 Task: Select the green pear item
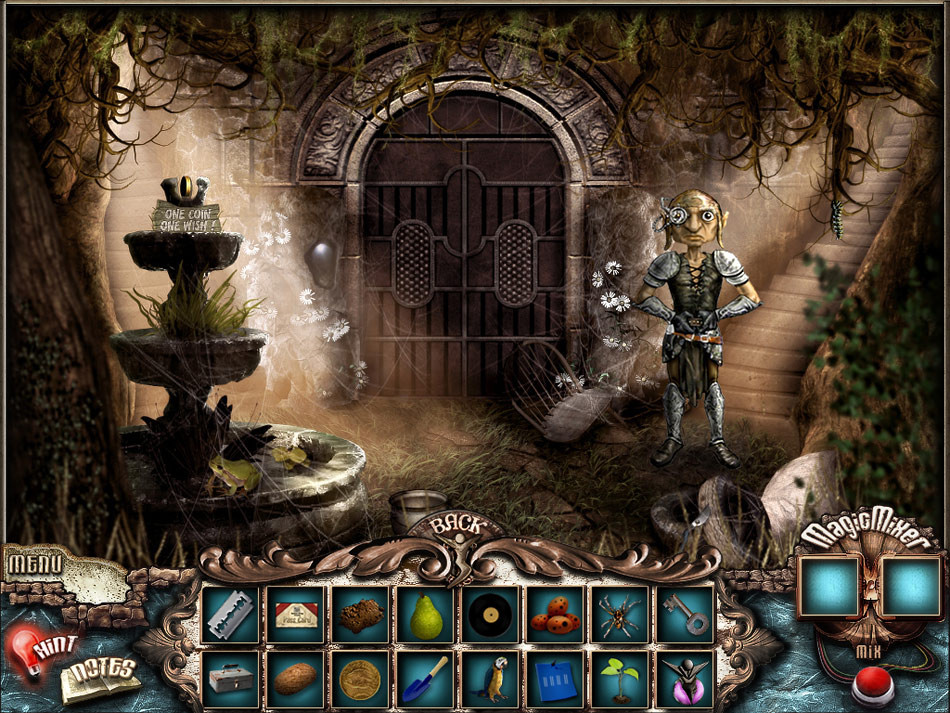coord(425,614)
